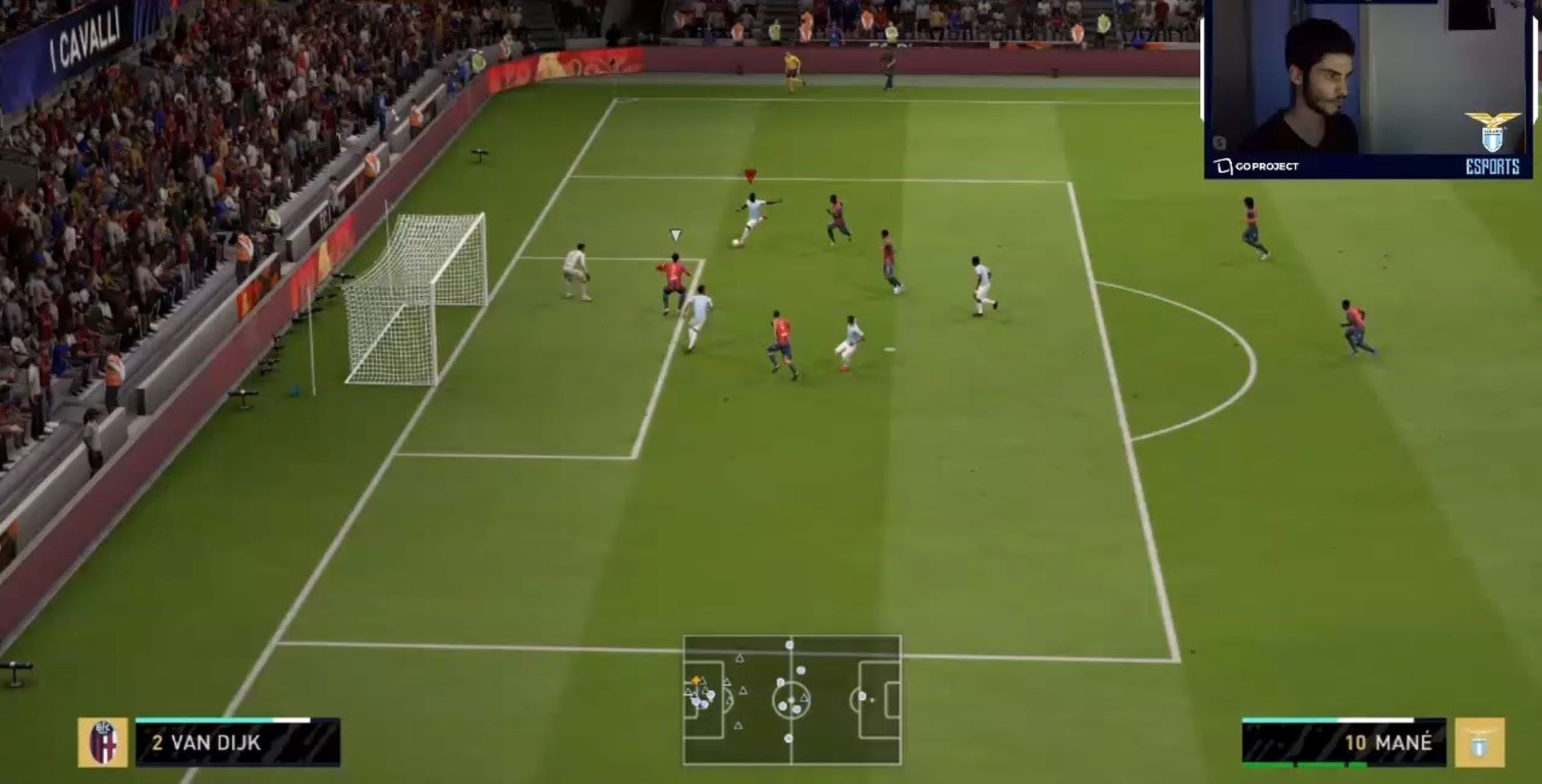Image resolution: width=1542 pixels, height=784 pixels.
Task: Select the Van Dijk player name panel
Action: pyautogui.click(x=237, y=743)
